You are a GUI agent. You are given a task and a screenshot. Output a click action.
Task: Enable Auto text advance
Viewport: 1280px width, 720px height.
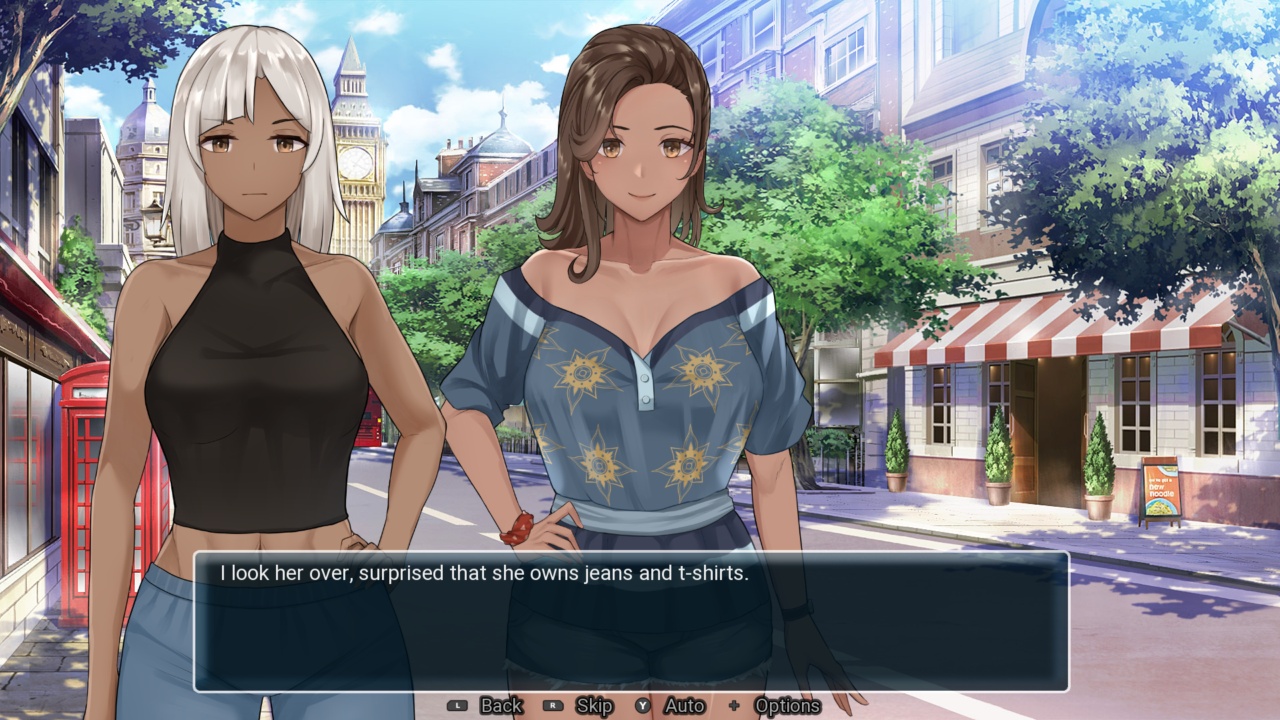coord(686,705)
